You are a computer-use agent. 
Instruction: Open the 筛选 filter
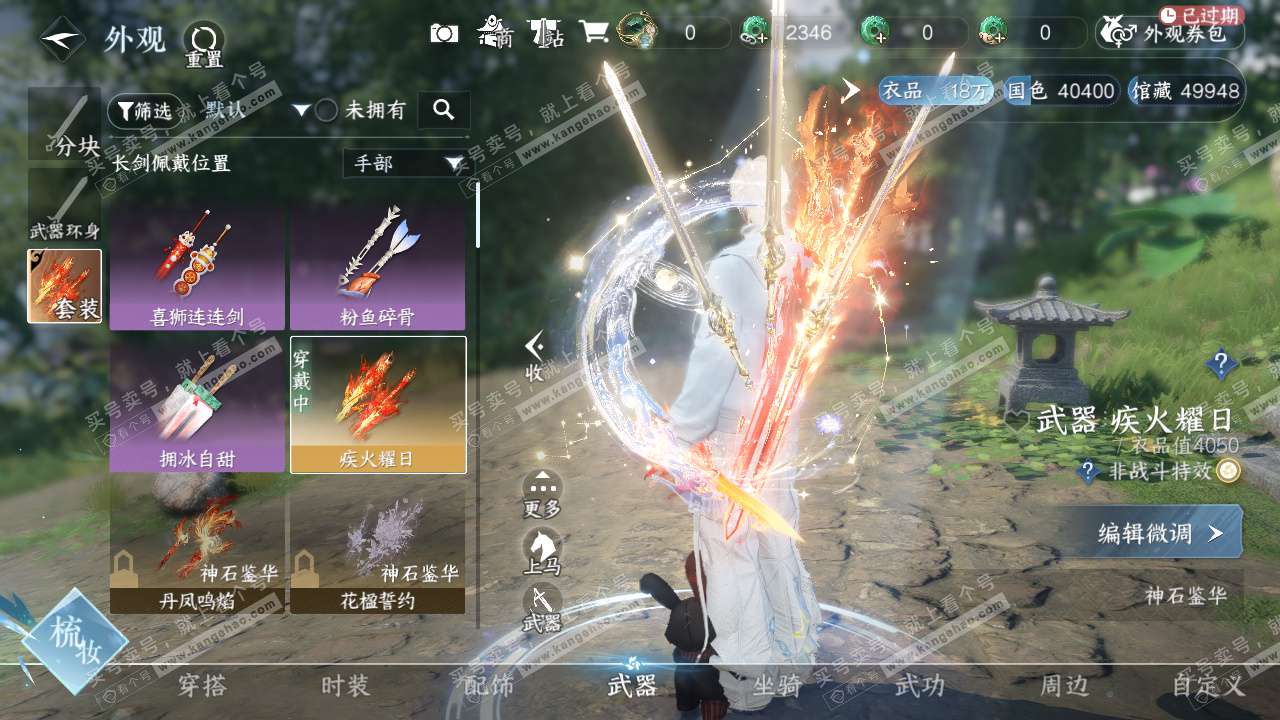coord(141,110)
